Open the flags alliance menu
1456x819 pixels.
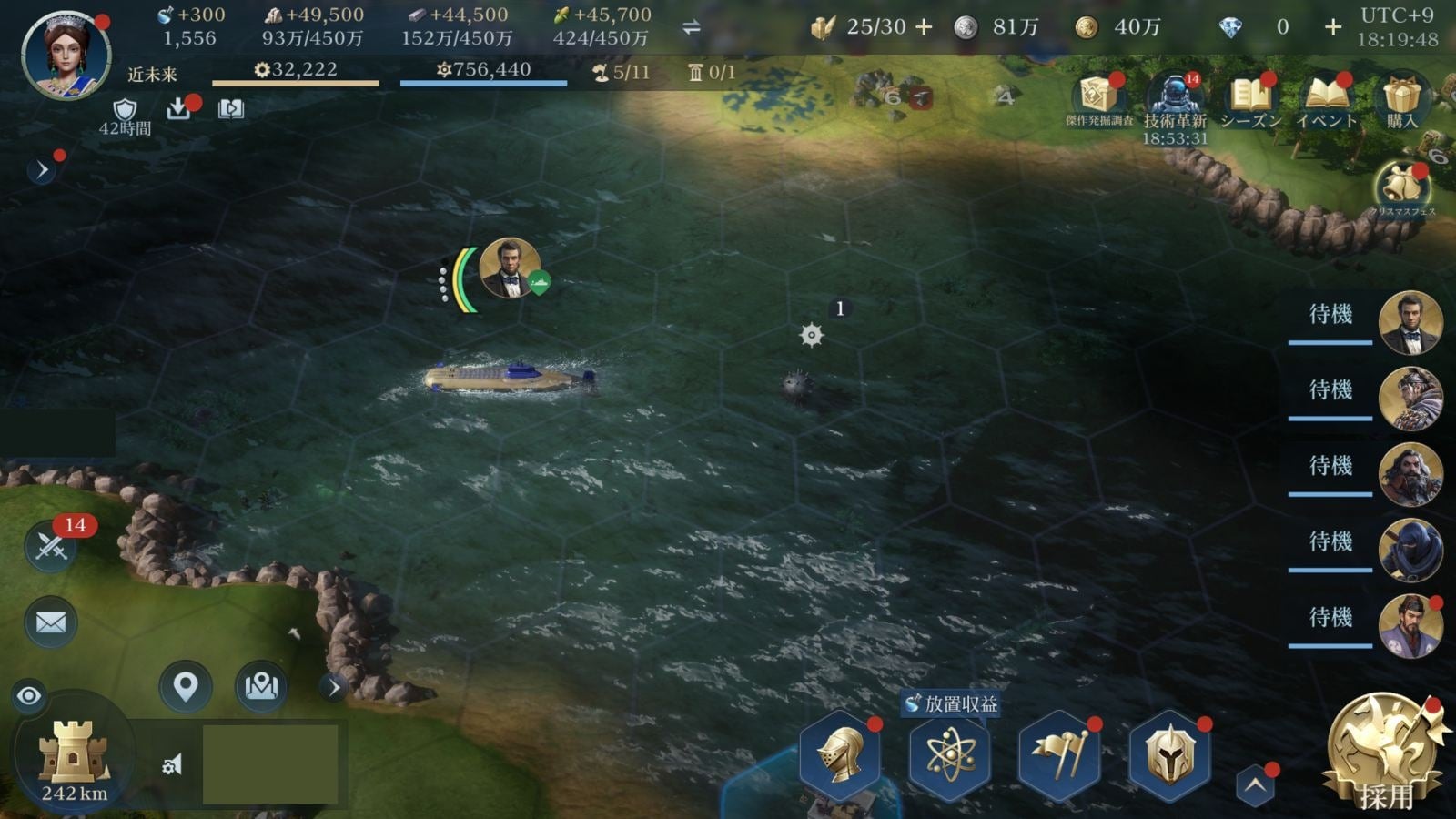(x=1059, y=755)
